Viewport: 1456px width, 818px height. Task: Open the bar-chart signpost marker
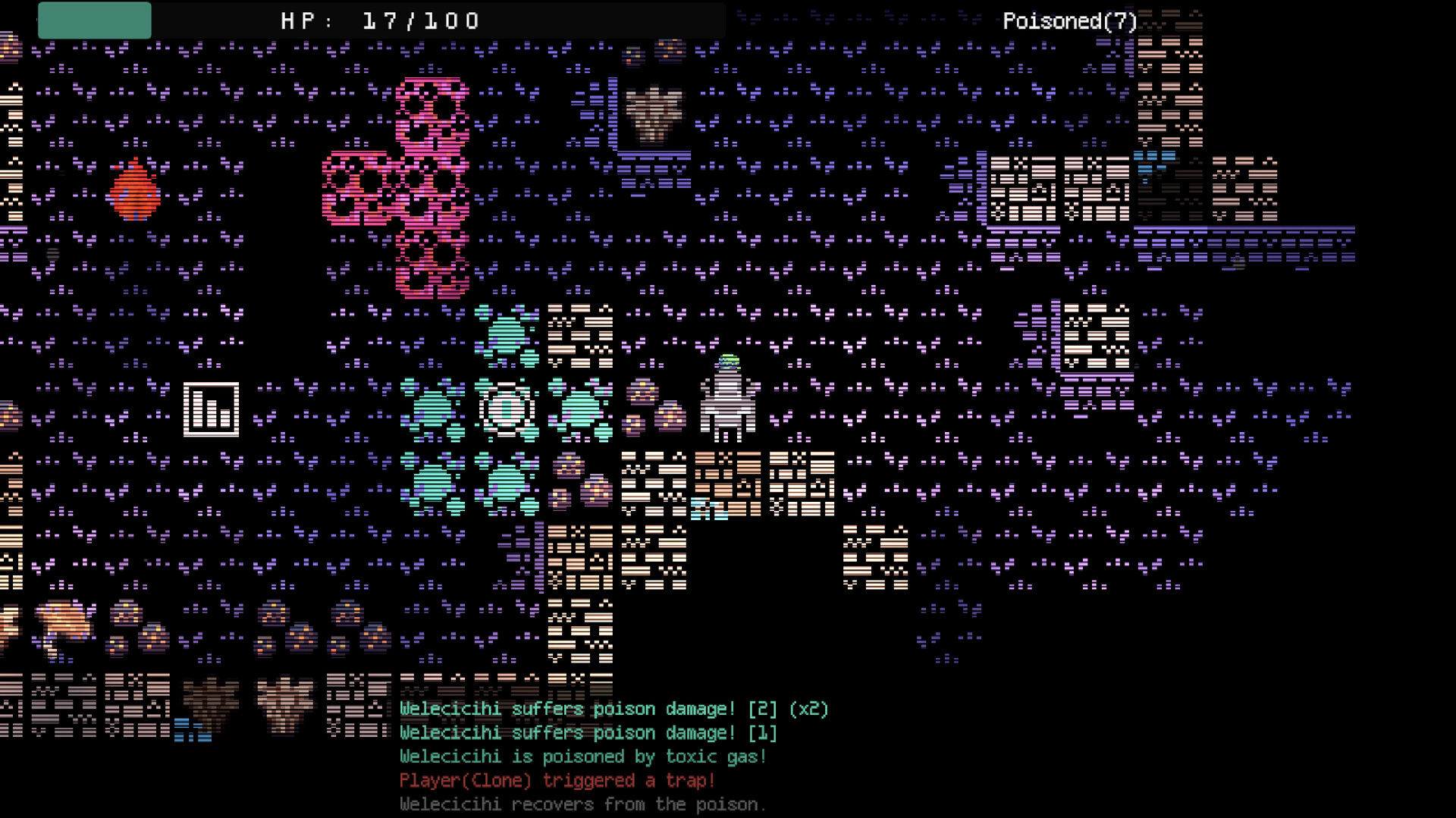coord(213,410)
